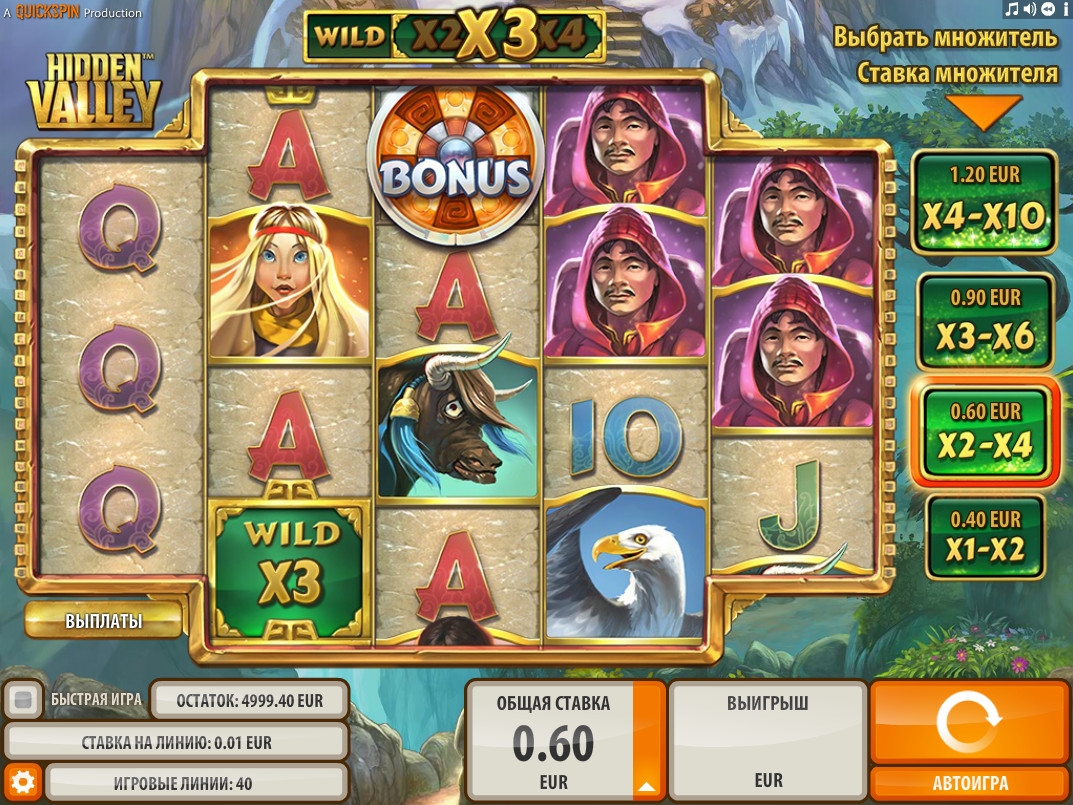This screenshot has height=805, width=1073.
Task: Open the Выплаты paytable
Action: [103, 621]
